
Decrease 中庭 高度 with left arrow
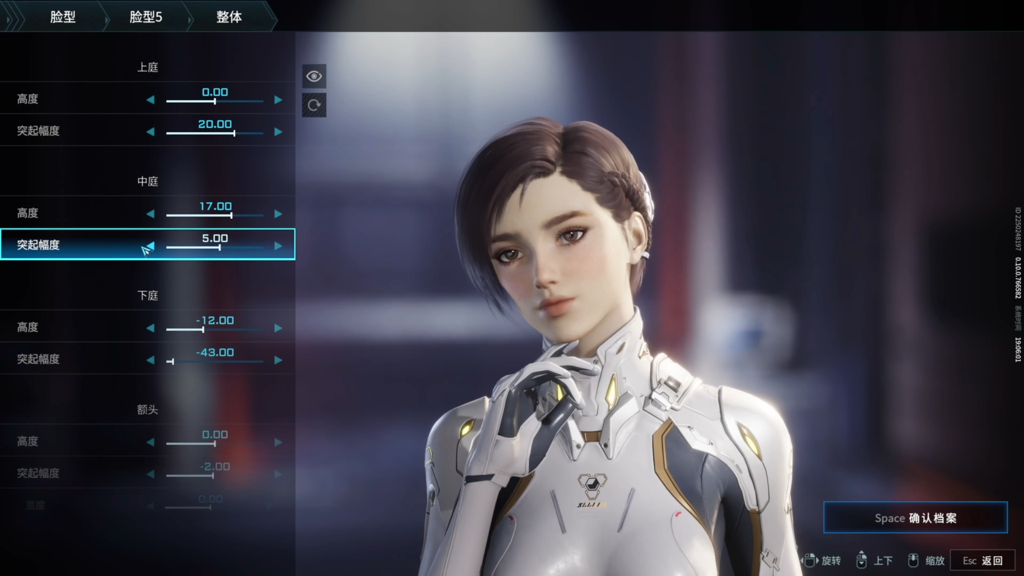[x=151, y=214]
